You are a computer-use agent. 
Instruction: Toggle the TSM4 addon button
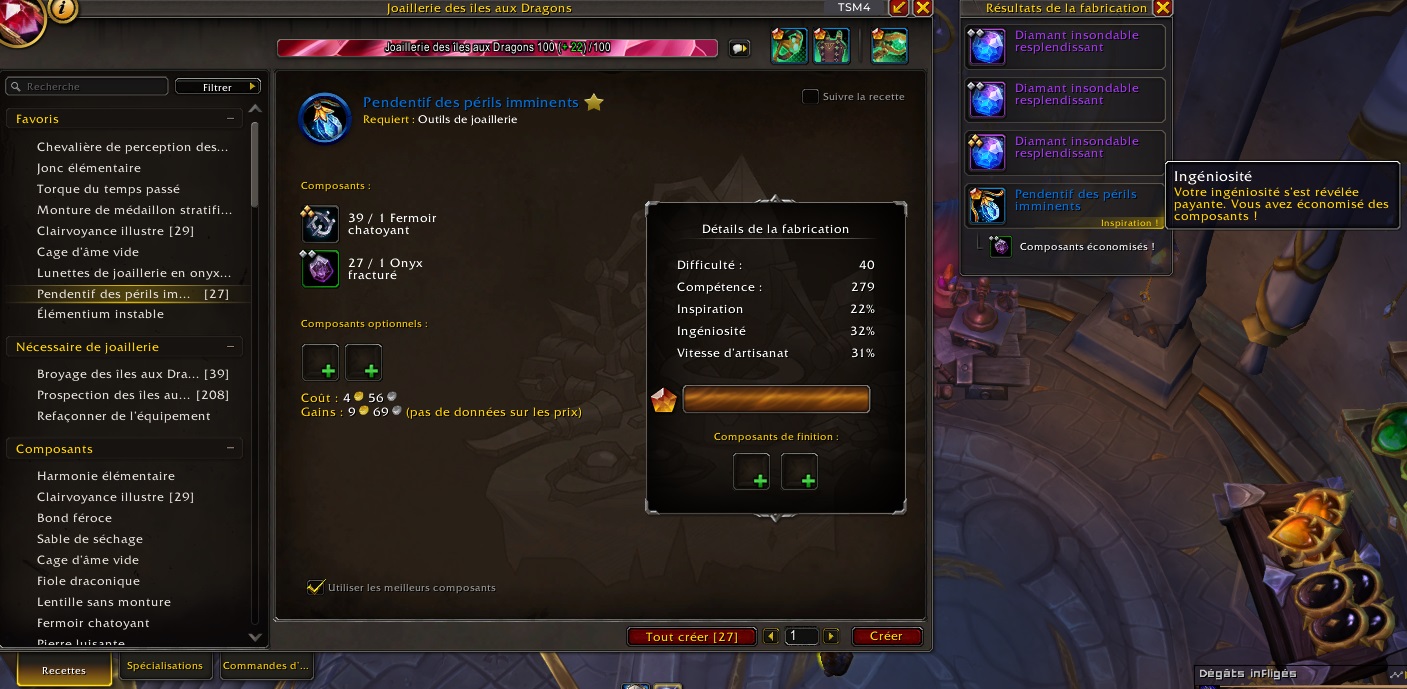[853, 8]
